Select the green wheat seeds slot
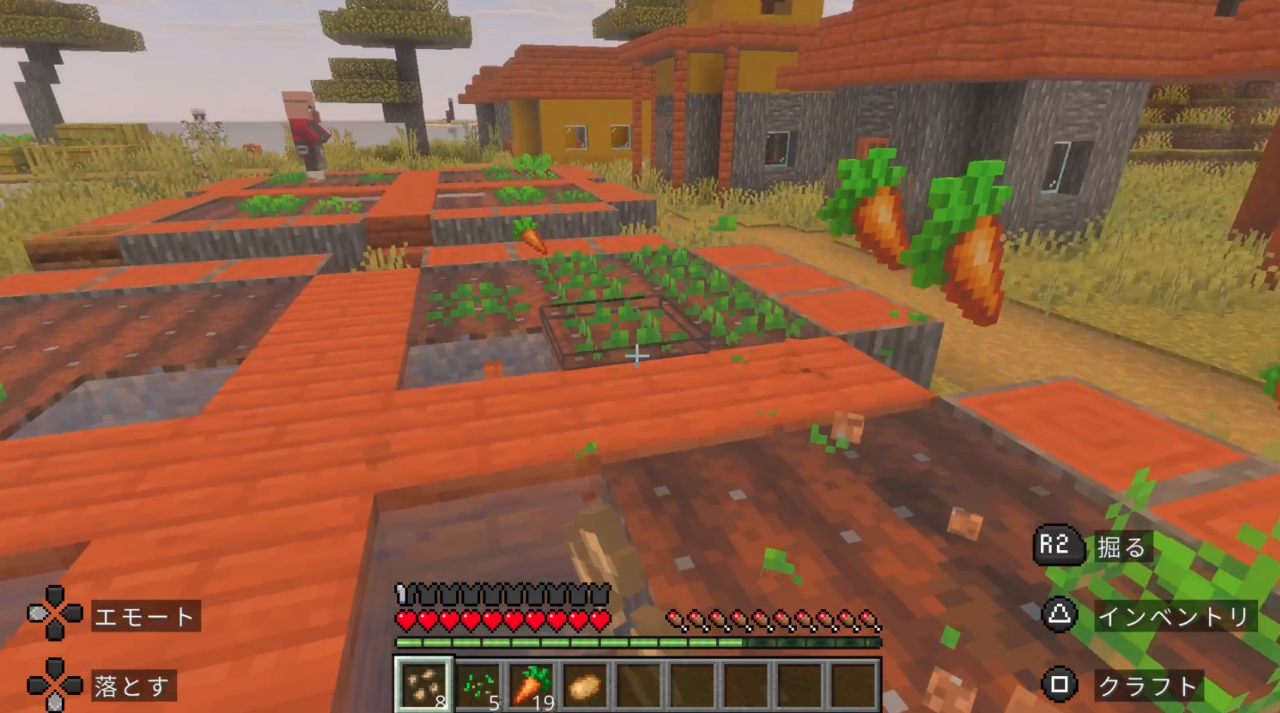 (478, 685)
